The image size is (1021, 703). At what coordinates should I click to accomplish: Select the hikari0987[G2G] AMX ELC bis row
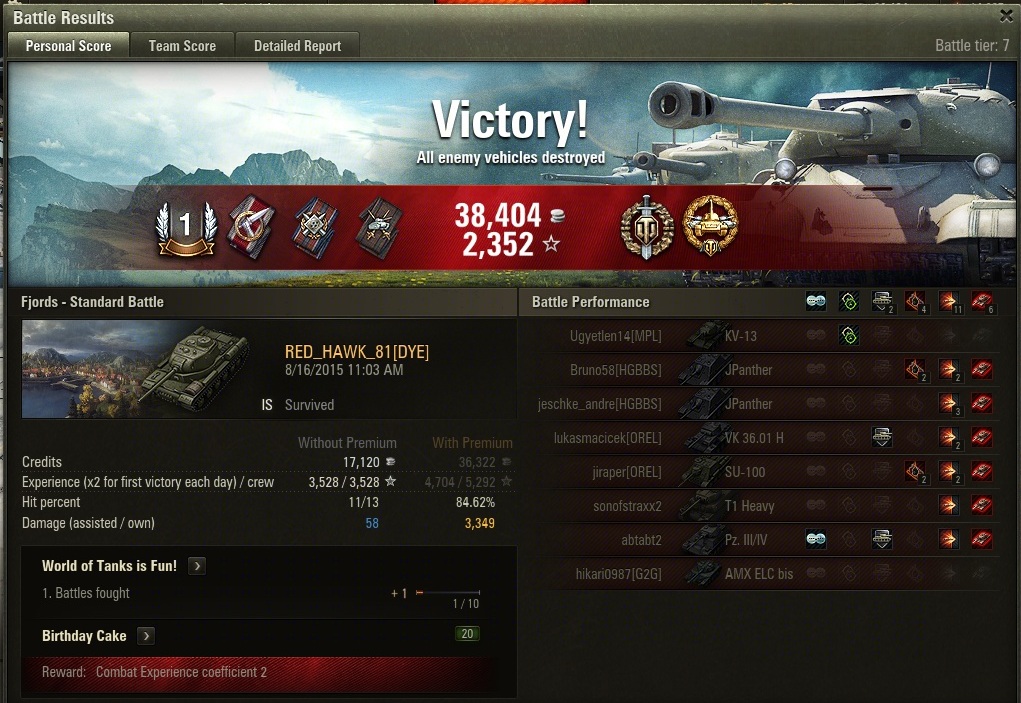click(700, 574)
